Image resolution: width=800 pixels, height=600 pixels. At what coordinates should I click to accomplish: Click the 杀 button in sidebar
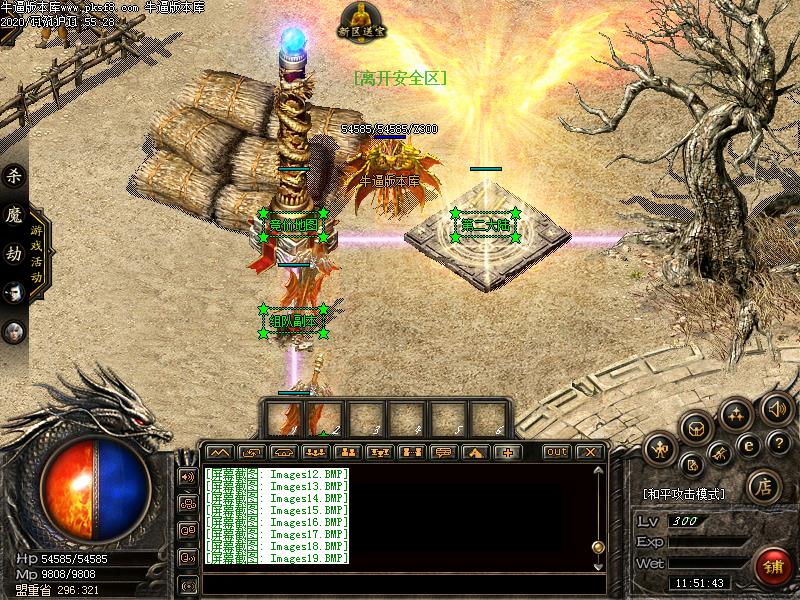[x=14, y=178]
